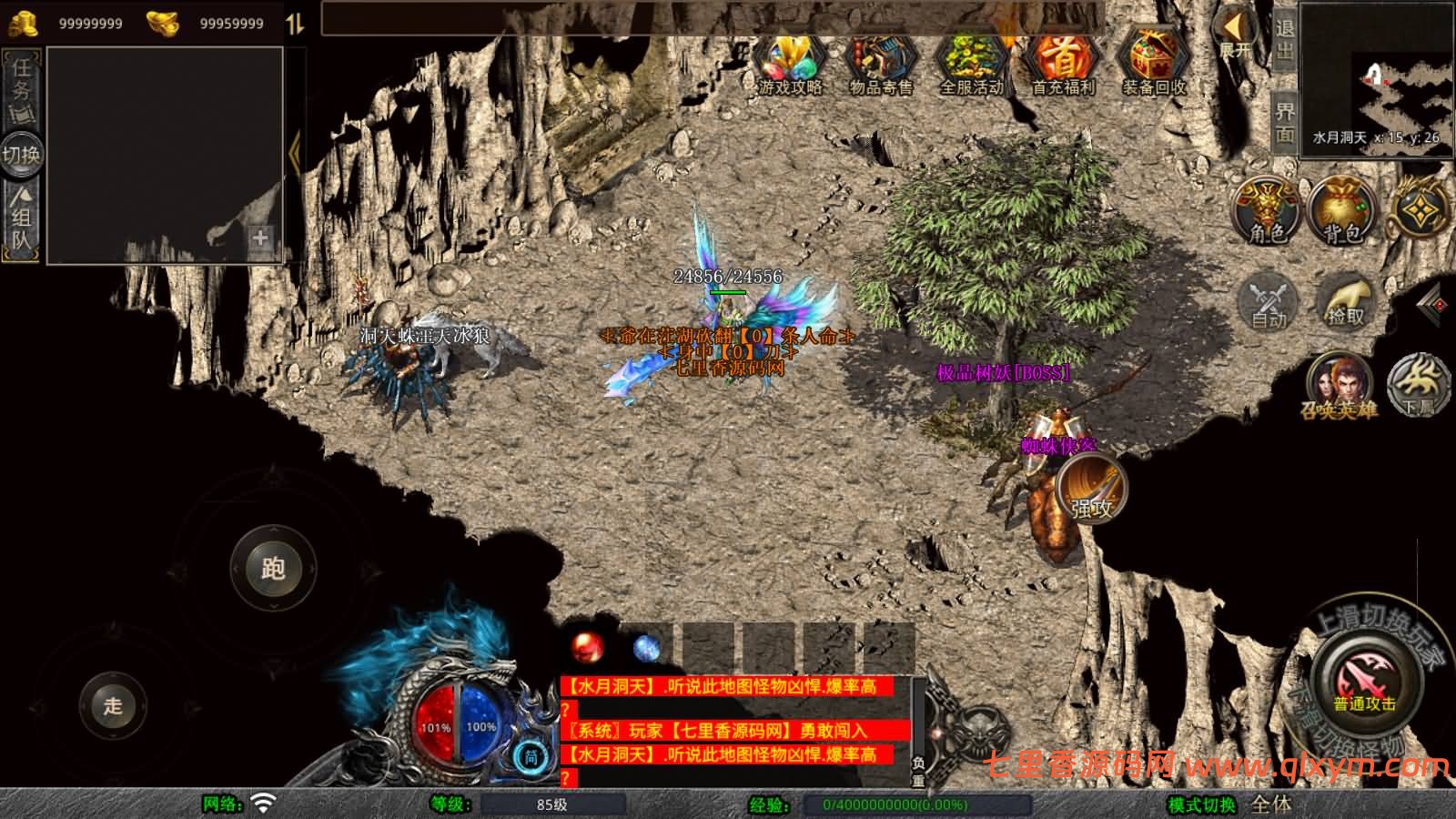Select the 任务 quest tab
The height and width of the screenshot is (819, 1456).
point(22,87)
